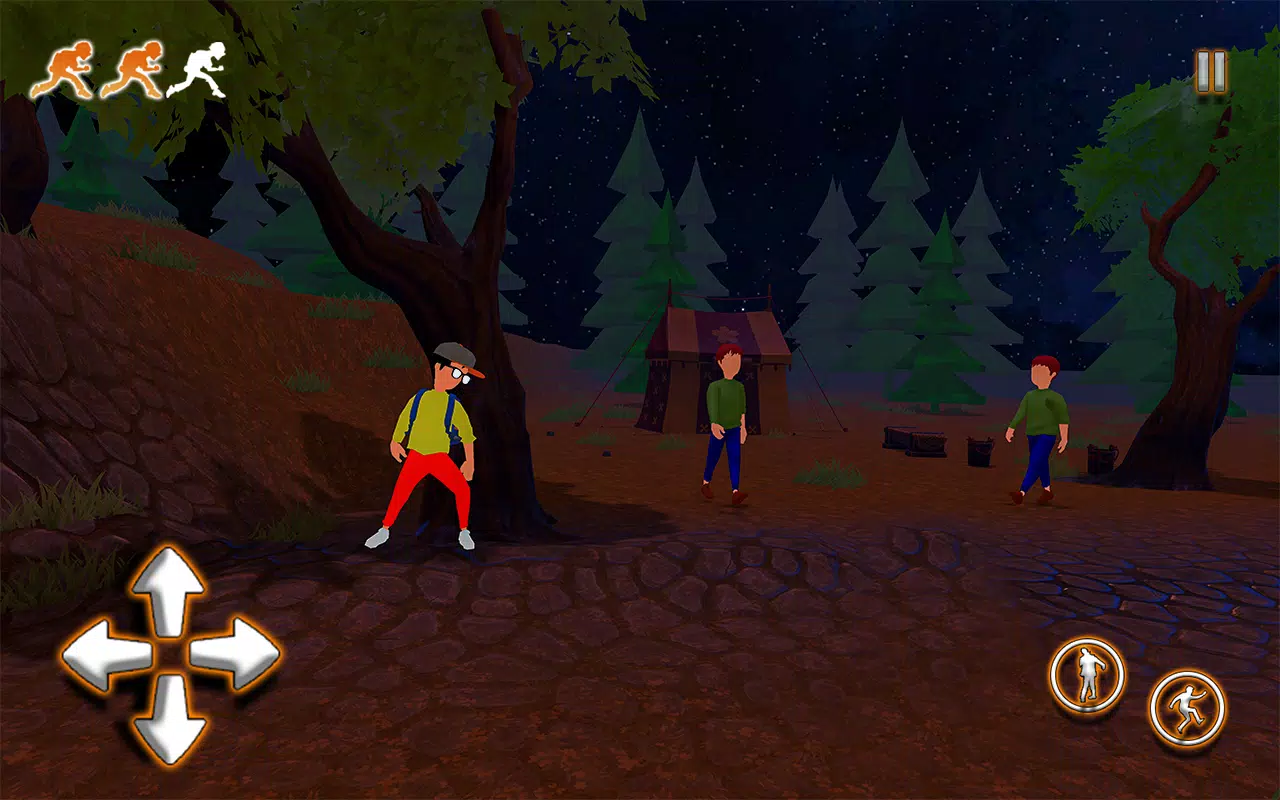Screen dimensions: 1280x800
Task: Tap the up arrow on the D-pad
Action: (x=168, y=592)
